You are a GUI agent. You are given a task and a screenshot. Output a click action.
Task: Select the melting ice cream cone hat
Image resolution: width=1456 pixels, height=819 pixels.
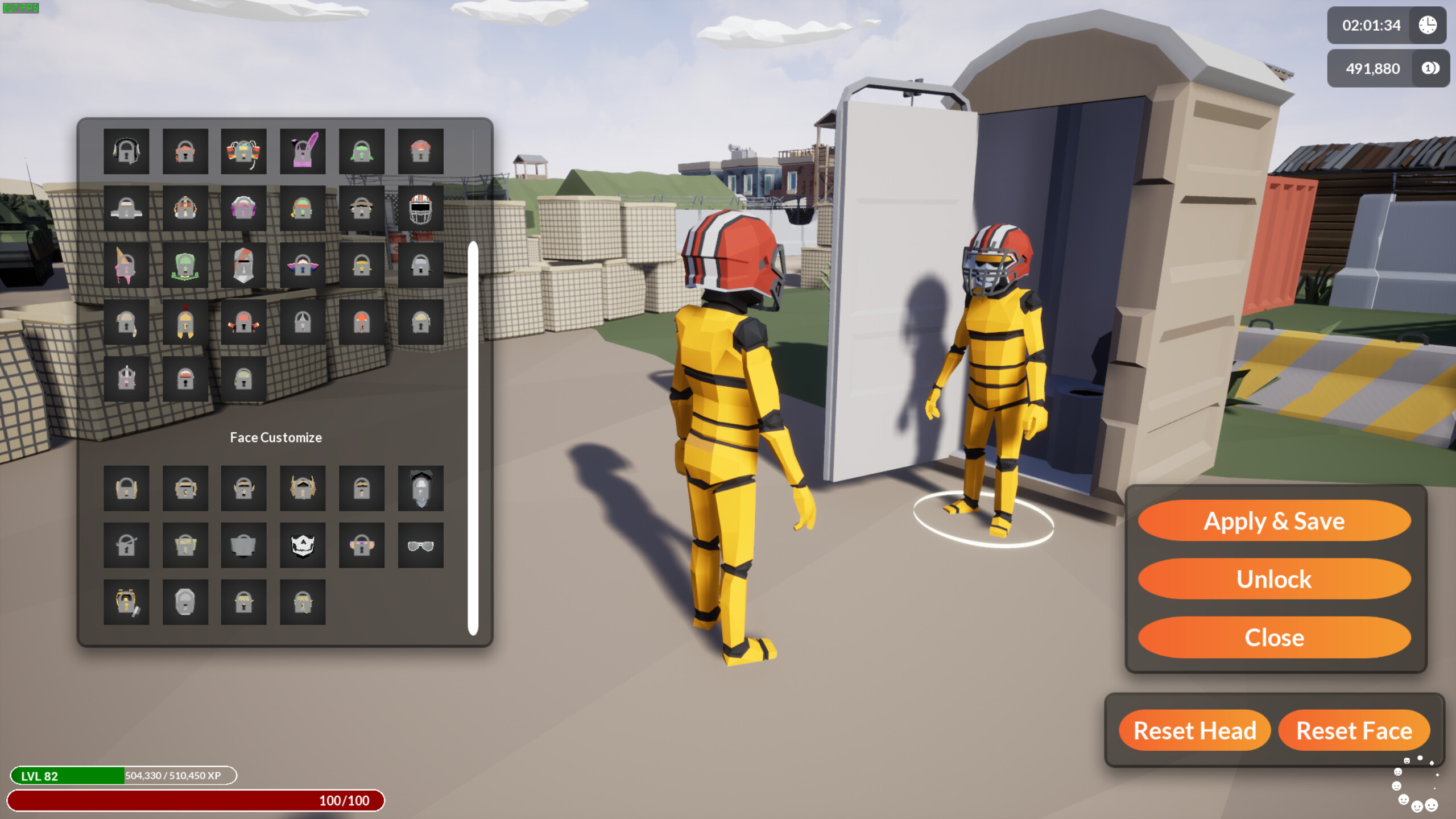pyautogui.click(x=126, y=264)
